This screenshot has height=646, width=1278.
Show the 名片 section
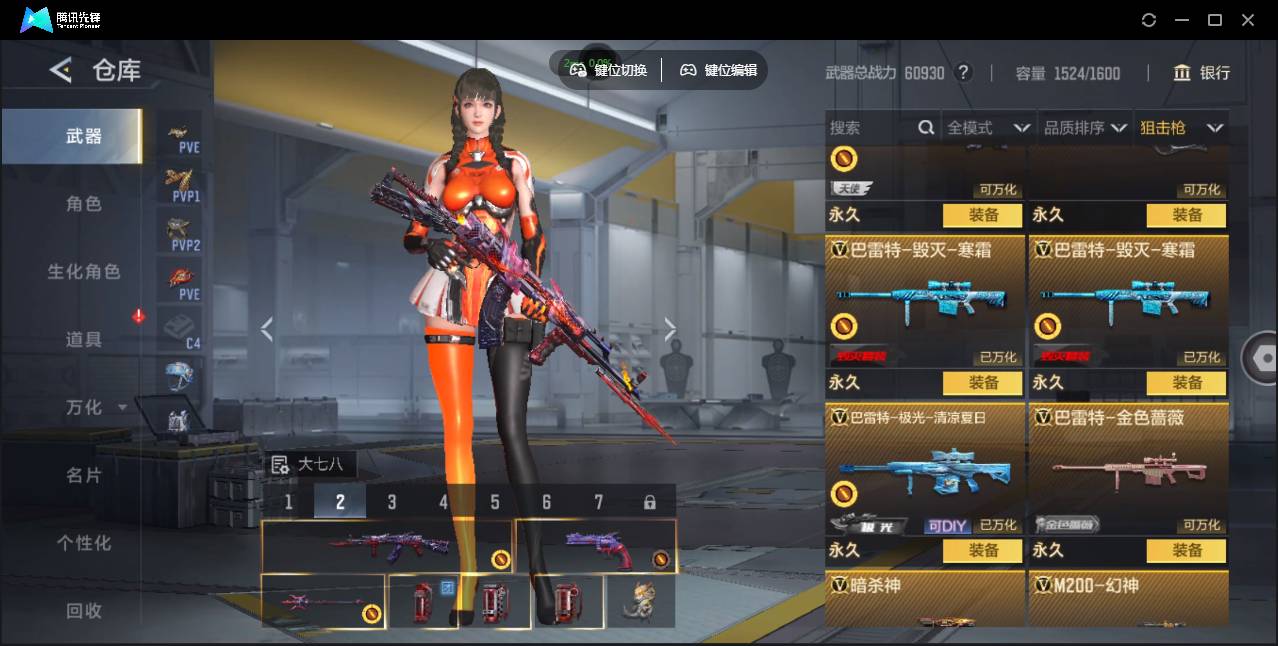(84, 475)
